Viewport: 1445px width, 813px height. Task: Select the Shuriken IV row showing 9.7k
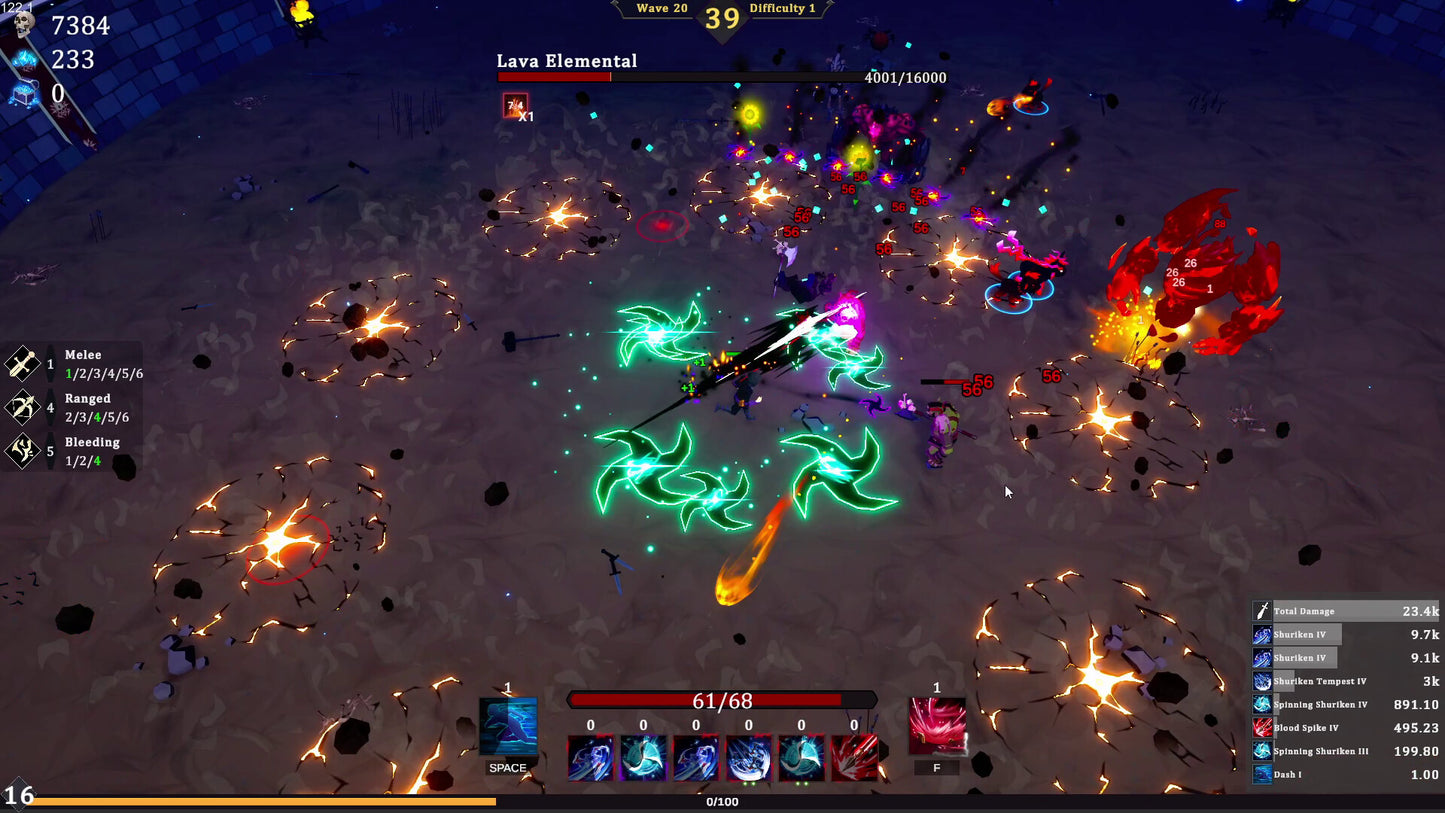point(1346,634)
